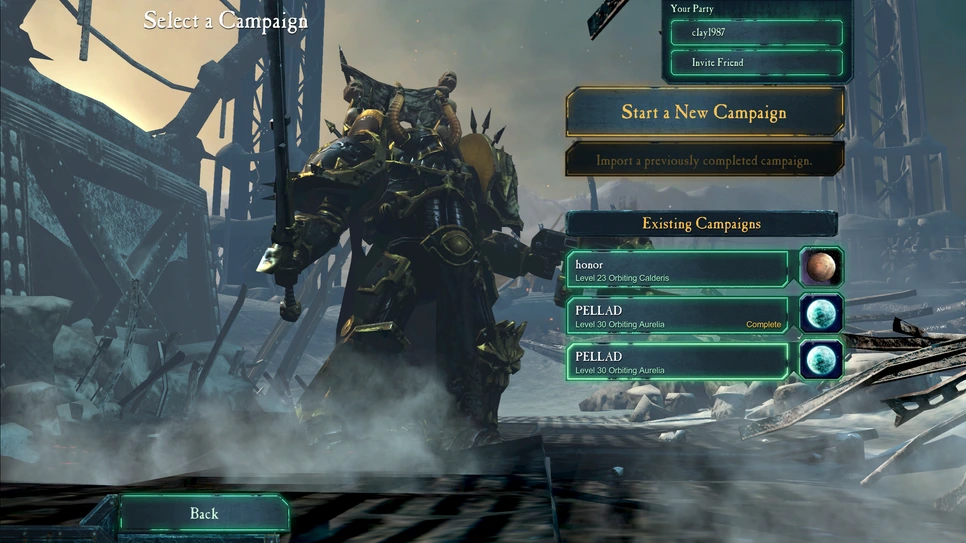Open the PELLAD campaign not marked Complete
966x543 pixels.
point(678,361)
